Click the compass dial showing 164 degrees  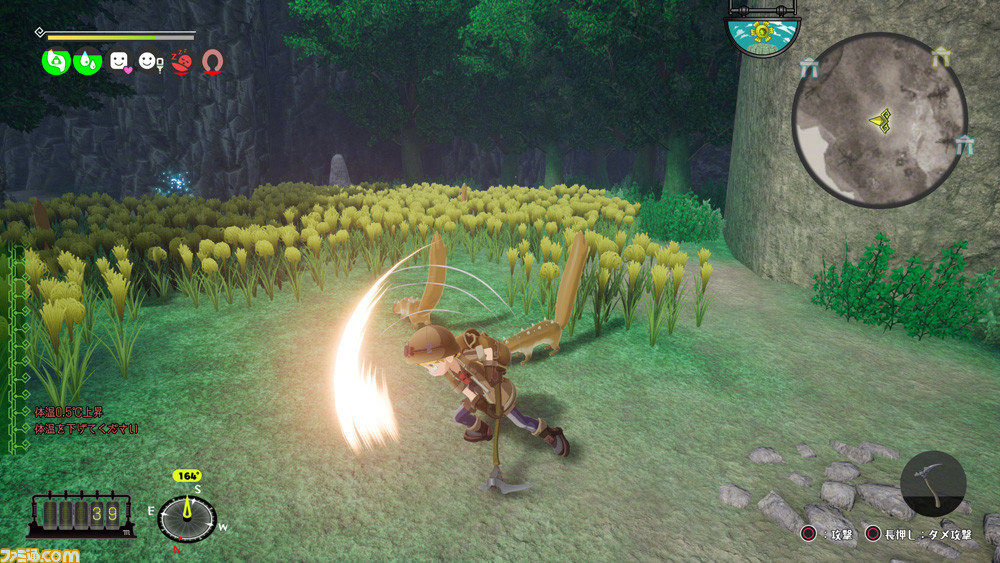[187, 519]
